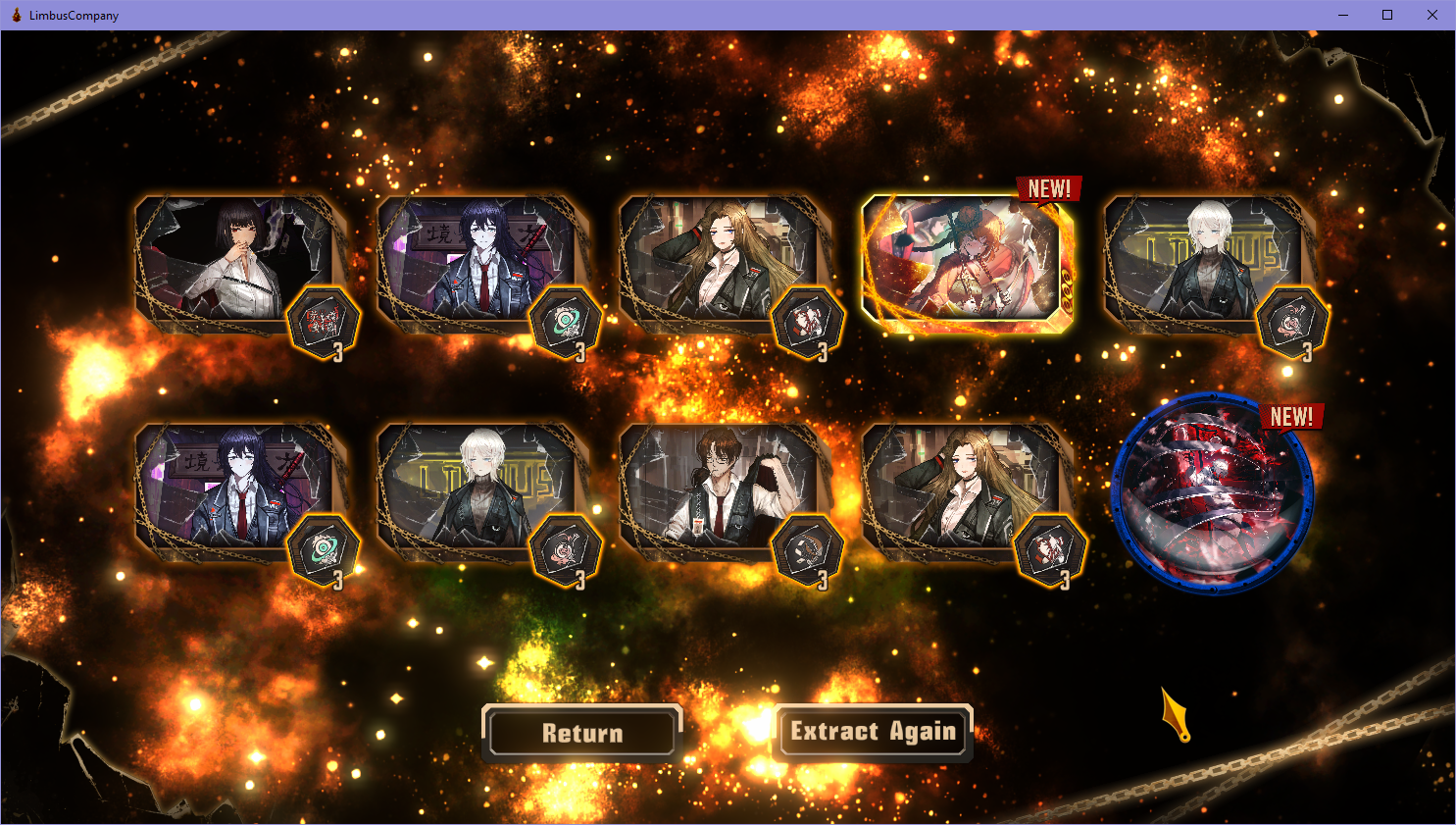The height and width of the screenshot is (825, 1456).
Task: Extract Again for another pull
Action: (x=873, y=732)
